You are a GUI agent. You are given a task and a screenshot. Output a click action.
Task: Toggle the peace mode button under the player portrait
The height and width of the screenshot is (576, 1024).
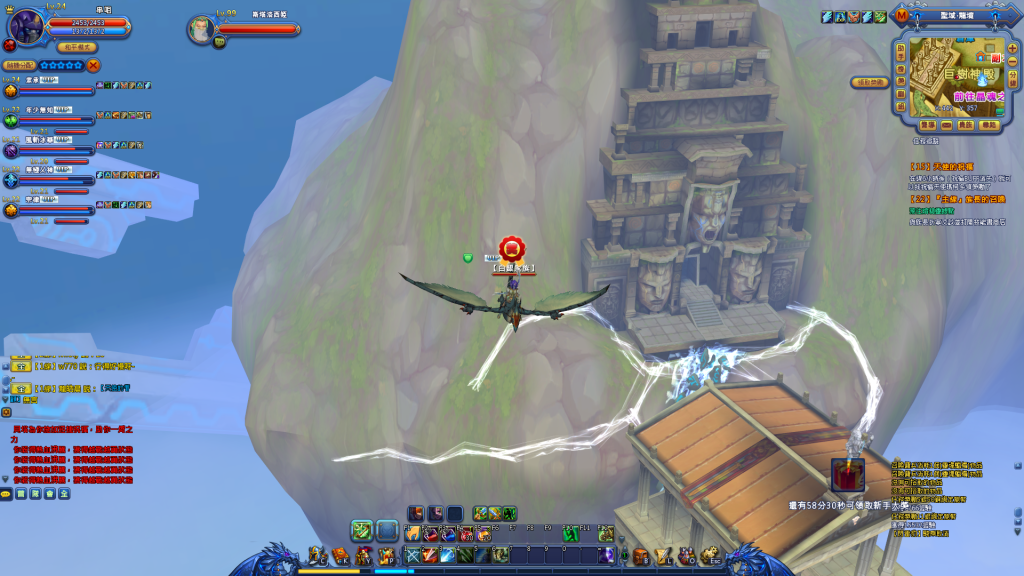pos(77,47)
